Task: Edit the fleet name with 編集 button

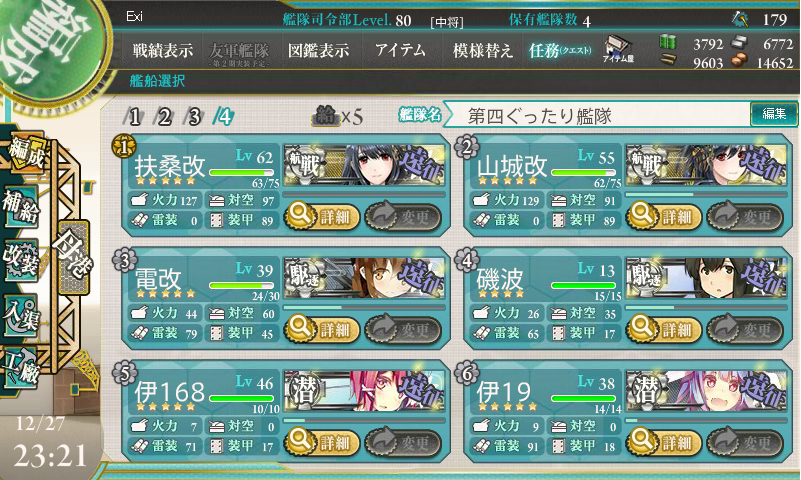Action: [774, 114]
